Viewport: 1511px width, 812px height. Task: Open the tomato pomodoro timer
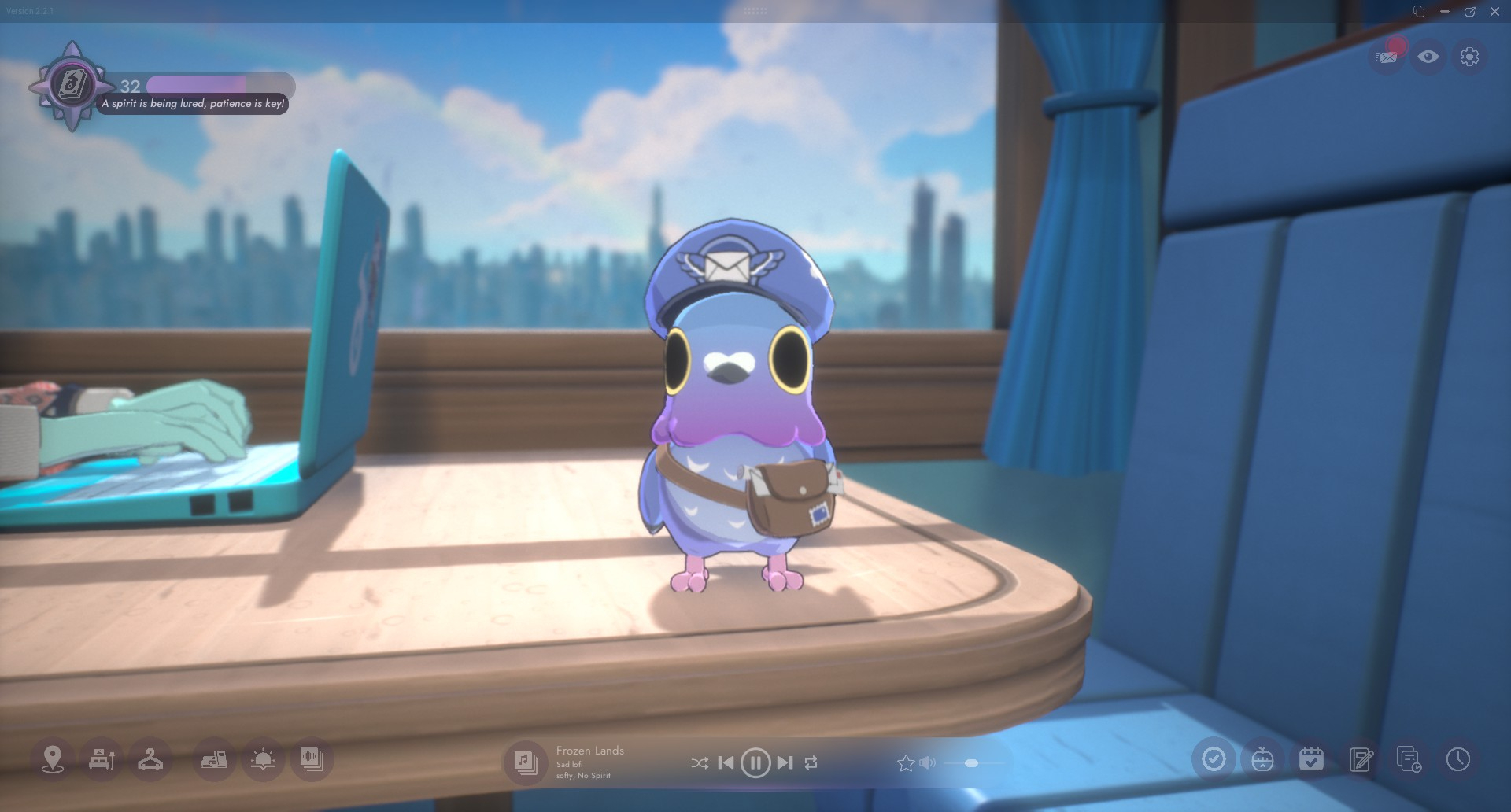(1262, 759)
